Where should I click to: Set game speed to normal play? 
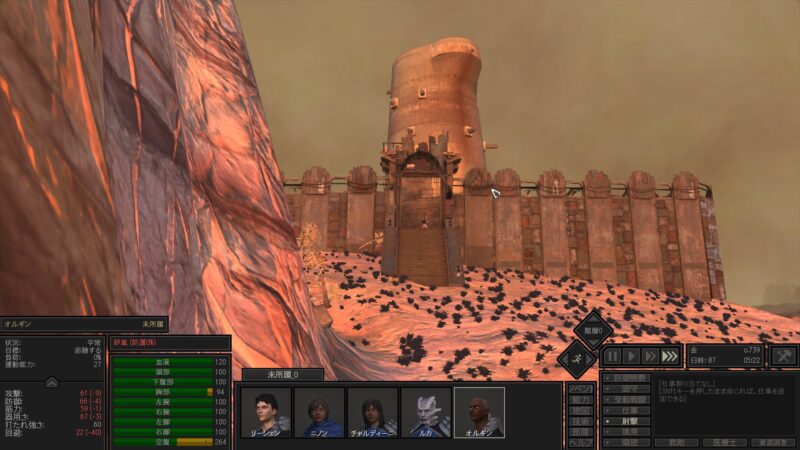click(x=631, y=356)
